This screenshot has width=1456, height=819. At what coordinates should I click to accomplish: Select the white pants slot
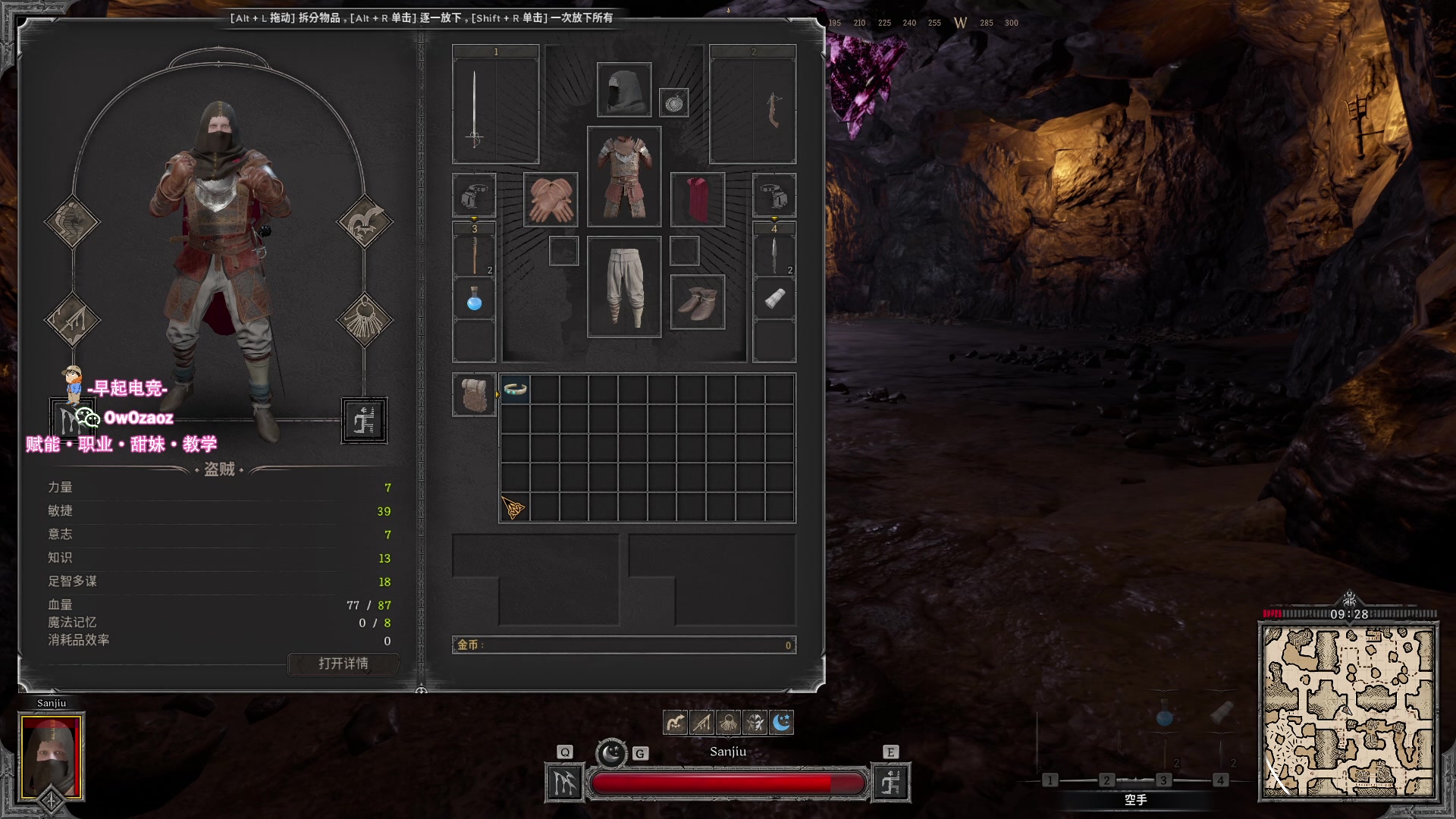pyautogui.click(x=623, y=287)
